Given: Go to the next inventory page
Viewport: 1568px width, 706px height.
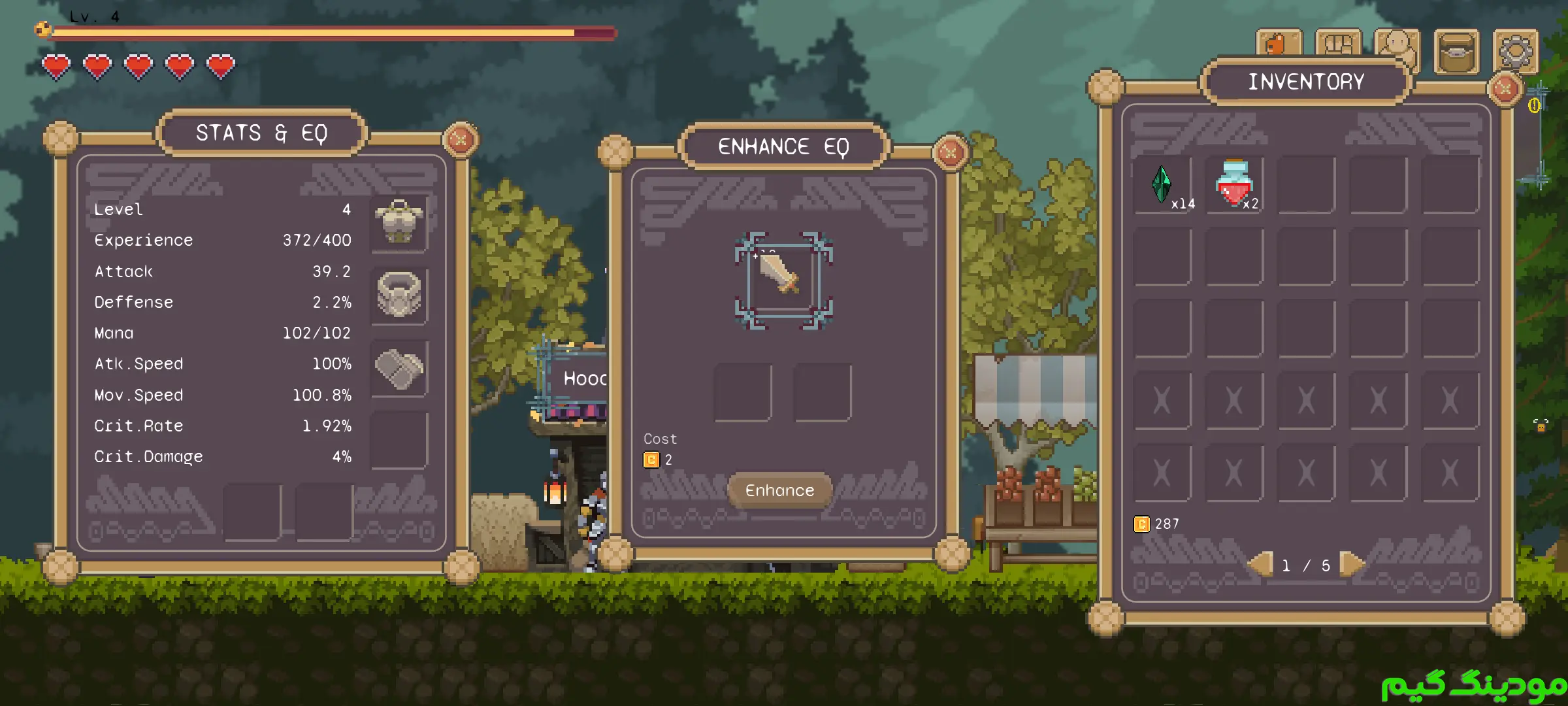Looking at the screenshot, I should pyautogui.click(x=1351, y=563).
